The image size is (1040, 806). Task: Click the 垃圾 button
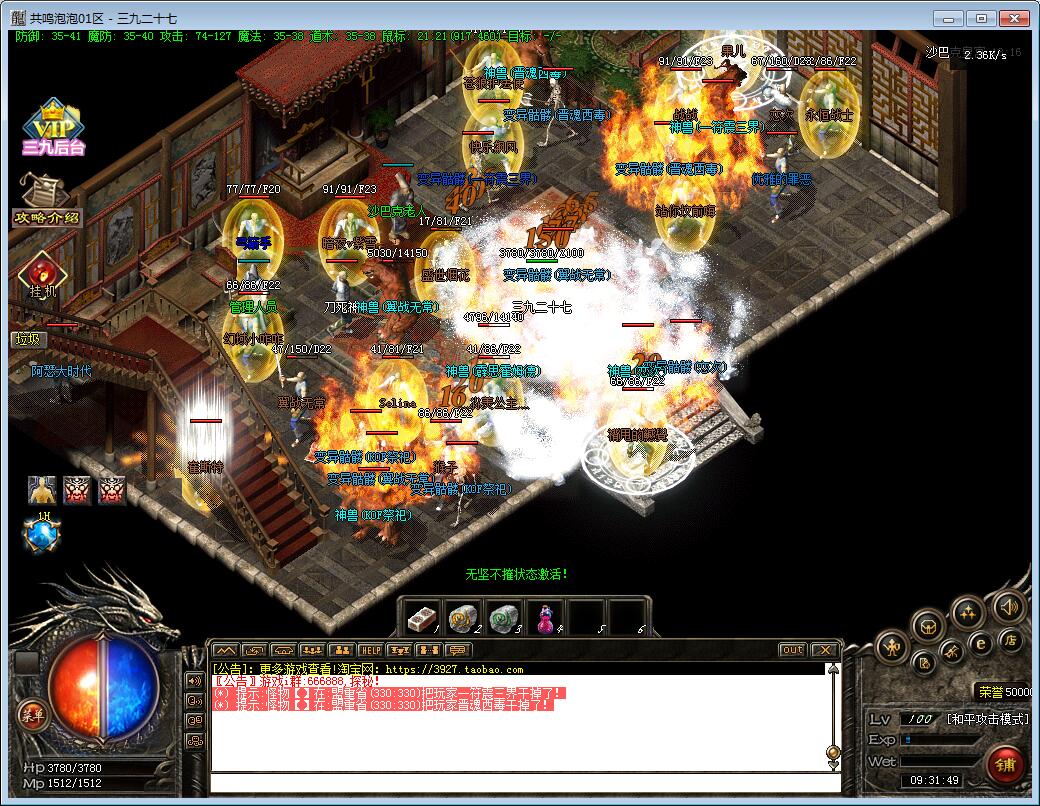pos(30,339)
